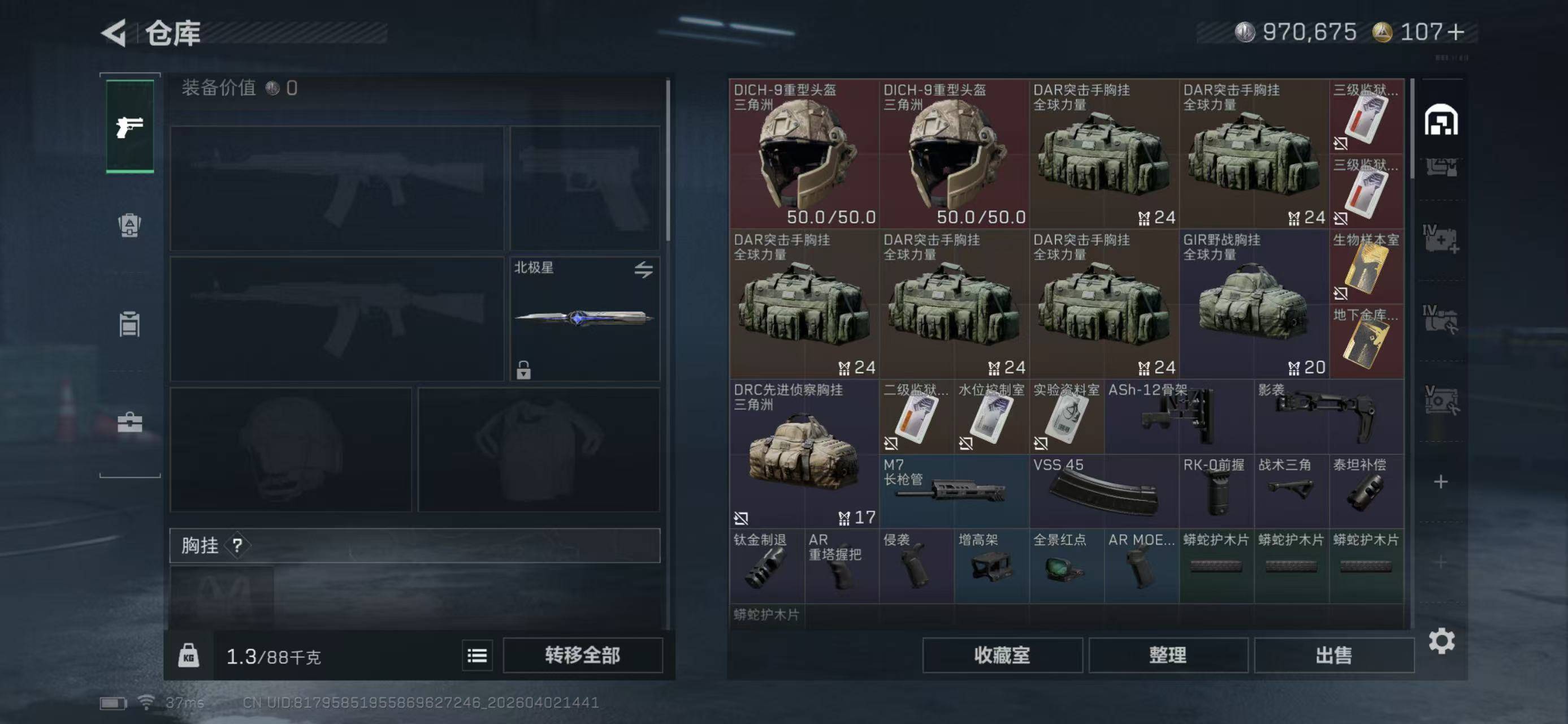Tap the 整理 sort button

(1167, 655)
